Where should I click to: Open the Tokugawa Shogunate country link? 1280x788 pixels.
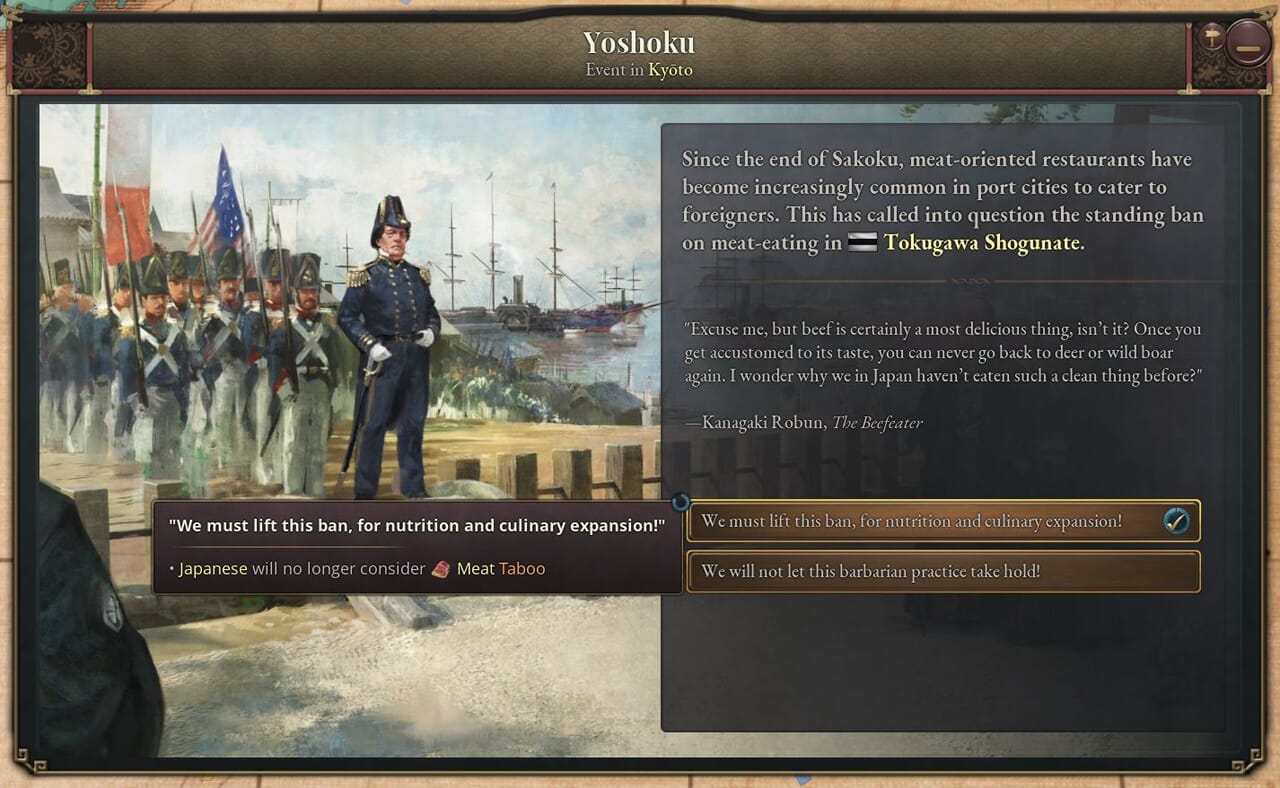pyautogui.click(x=981, y=243)
